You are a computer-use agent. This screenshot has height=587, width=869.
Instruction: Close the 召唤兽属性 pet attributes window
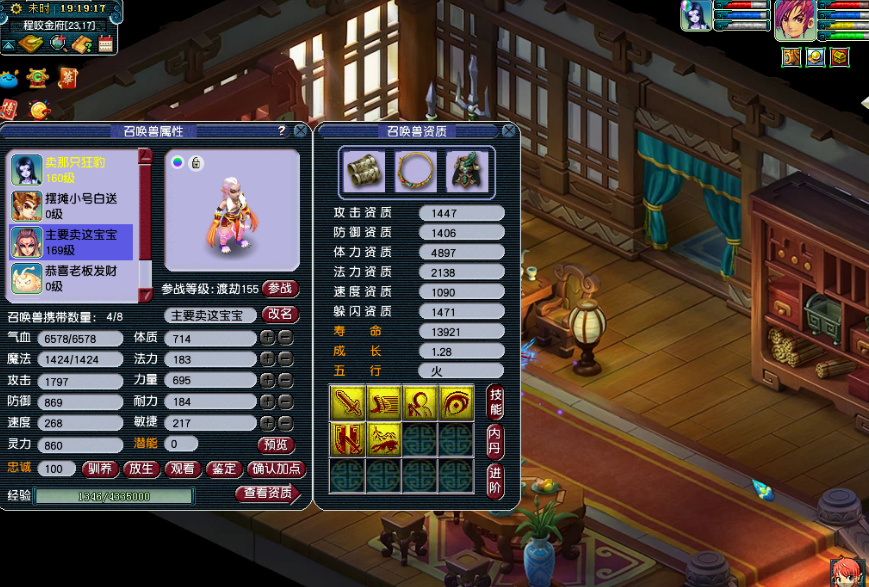point(300,131)
